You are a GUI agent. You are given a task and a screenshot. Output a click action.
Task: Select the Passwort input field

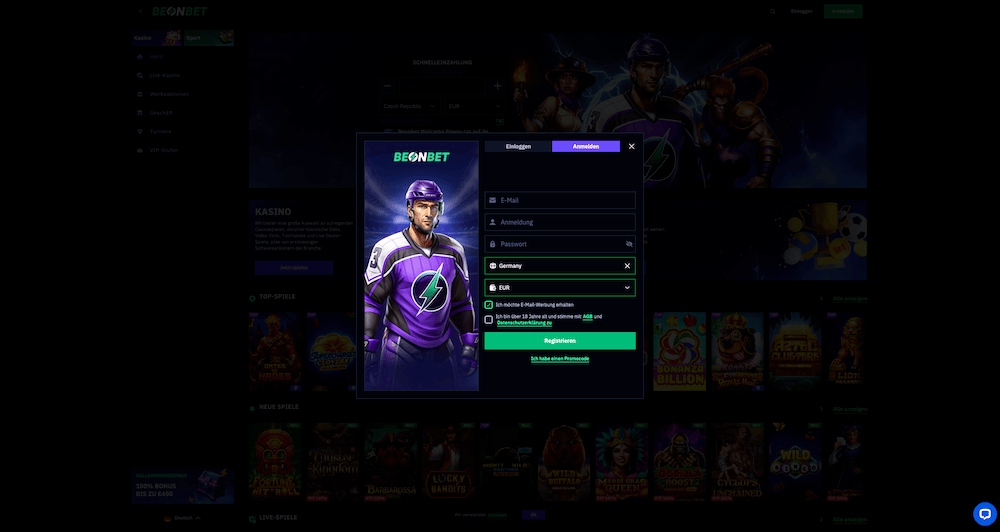pyautogui.click(x=555, y=244)
